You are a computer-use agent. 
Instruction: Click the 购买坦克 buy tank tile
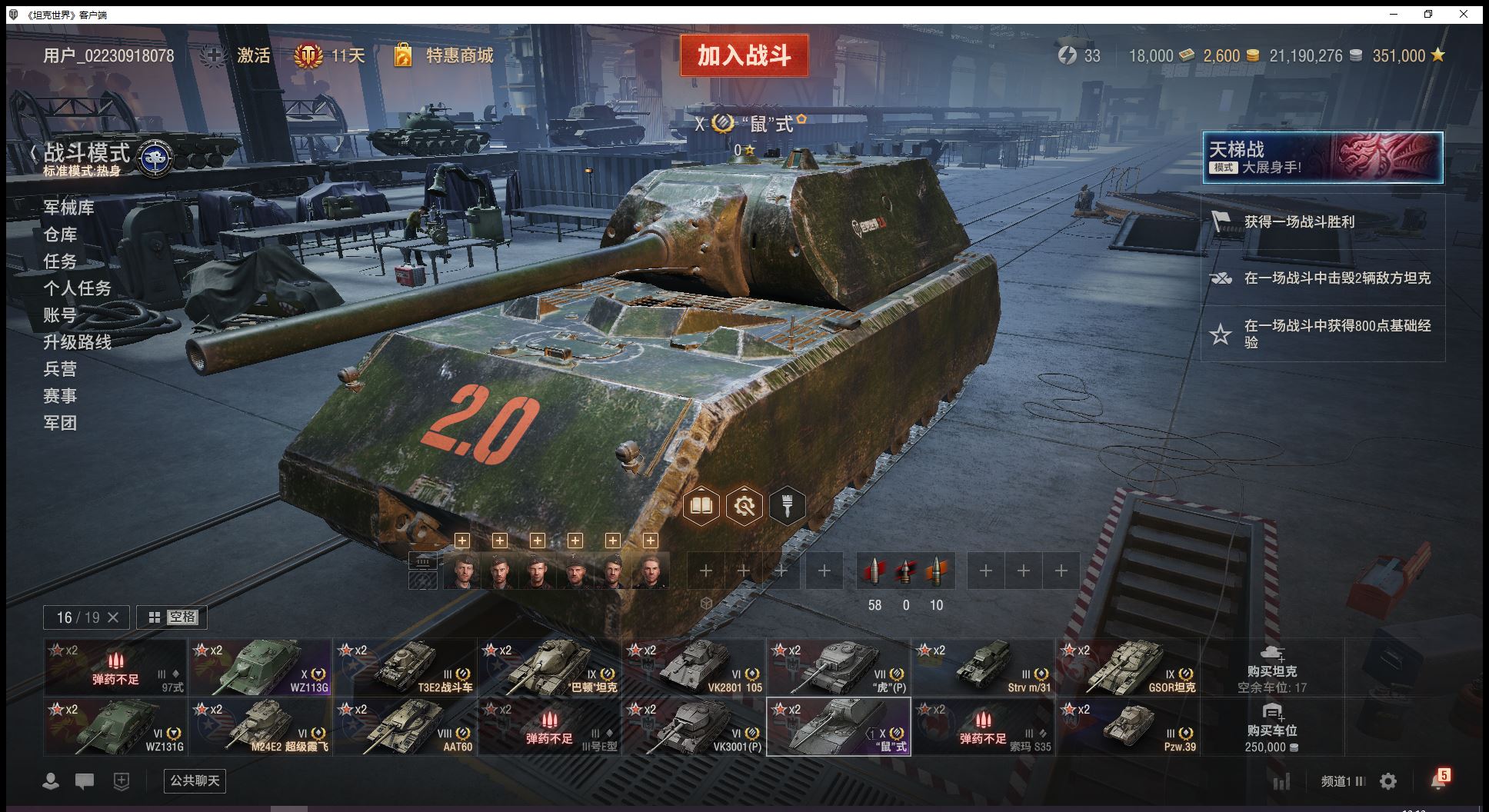pyautogui.click(x=1272, y=667)
